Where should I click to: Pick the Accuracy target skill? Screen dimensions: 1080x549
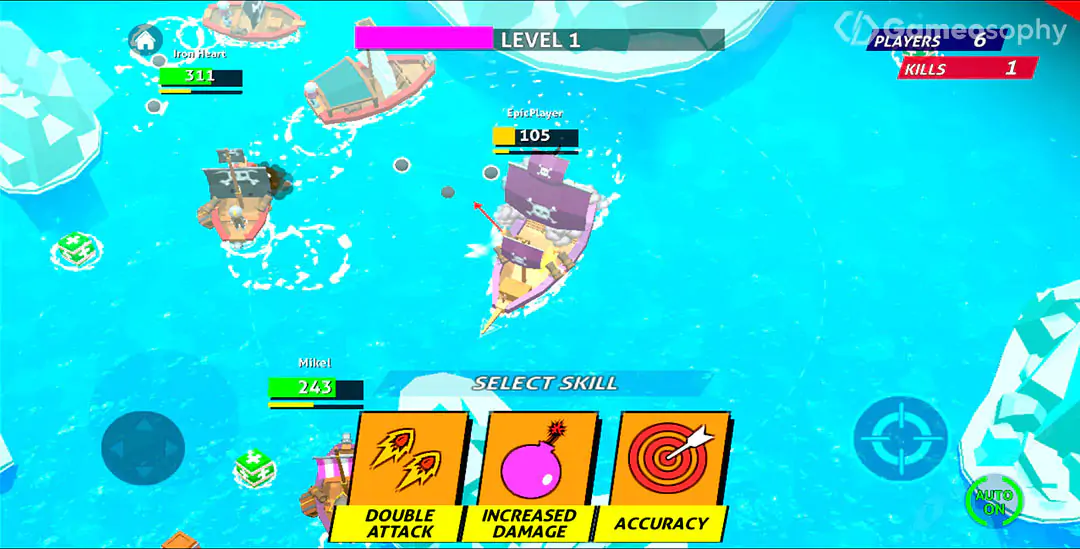660,475
